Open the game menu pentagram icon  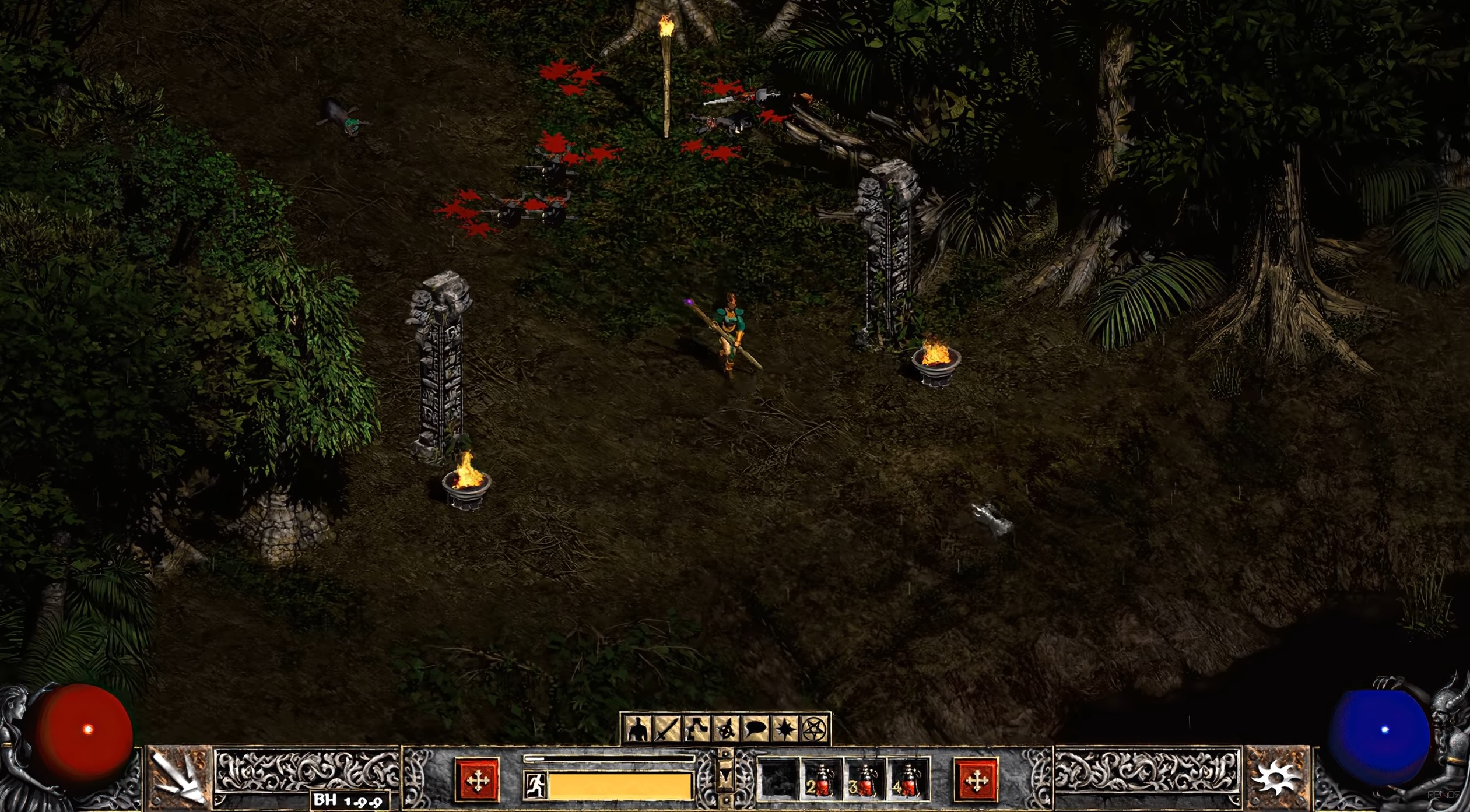click(x=815, y=729)
